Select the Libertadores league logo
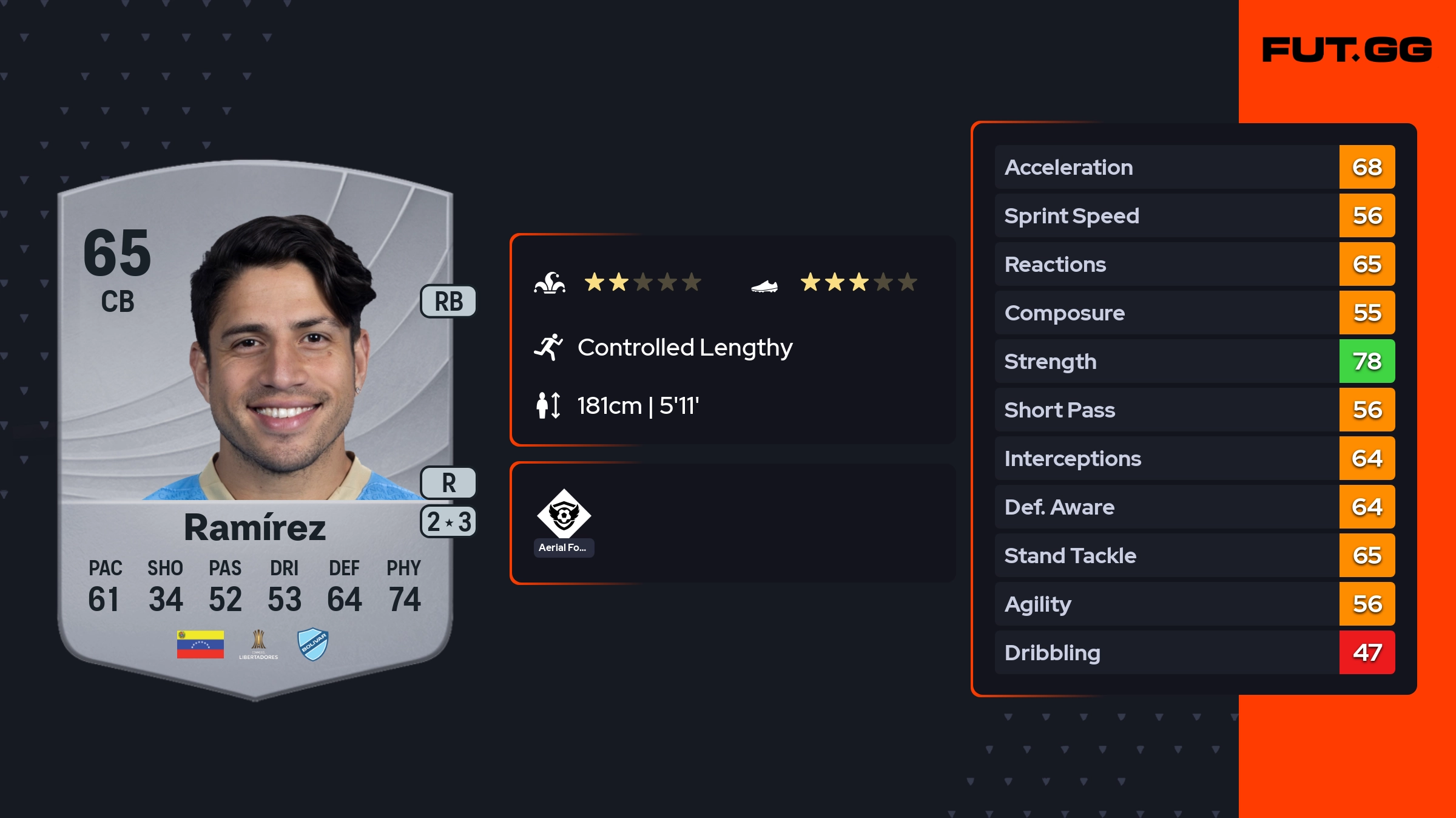Screen dimensions: 1456x818 [258, 644]
